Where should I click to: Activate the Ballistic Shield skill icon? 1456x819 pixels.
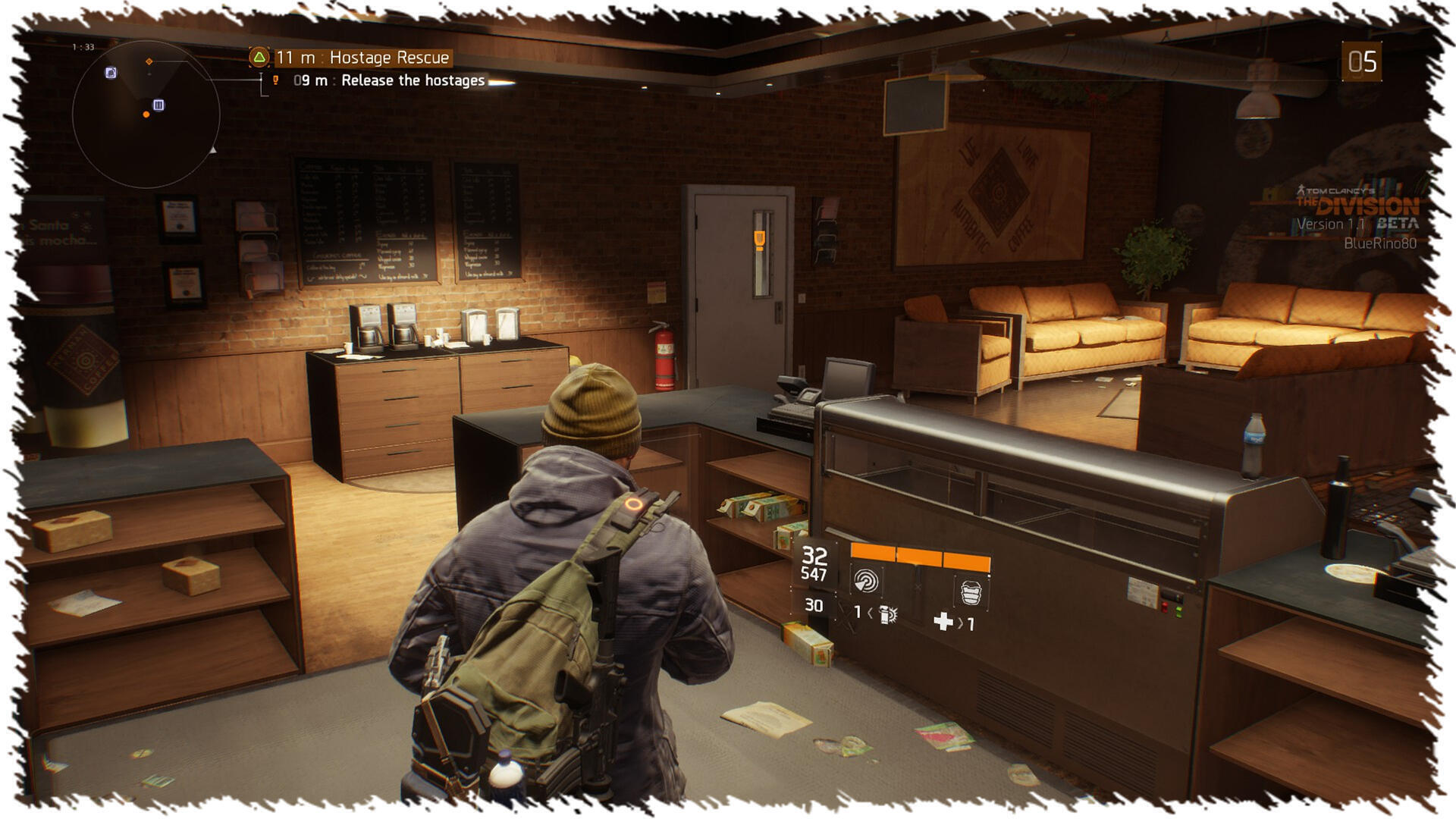971,591
